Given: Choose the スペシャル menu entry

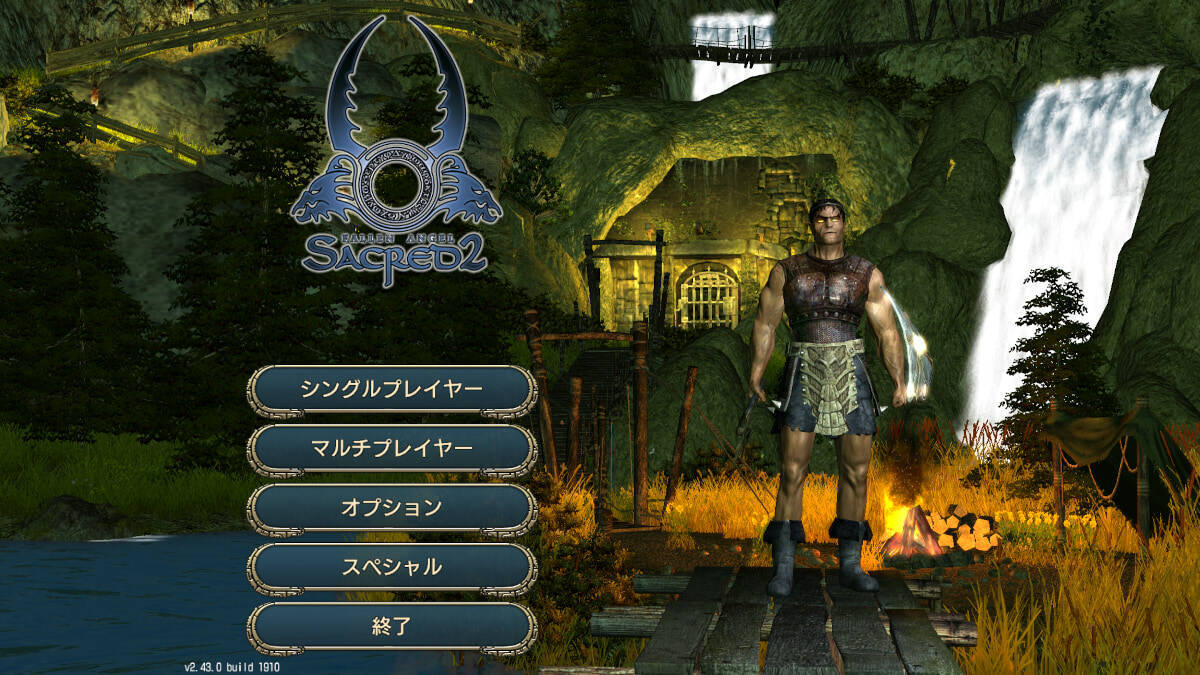Looking at the screenshot, I should (x=392, y=567).
